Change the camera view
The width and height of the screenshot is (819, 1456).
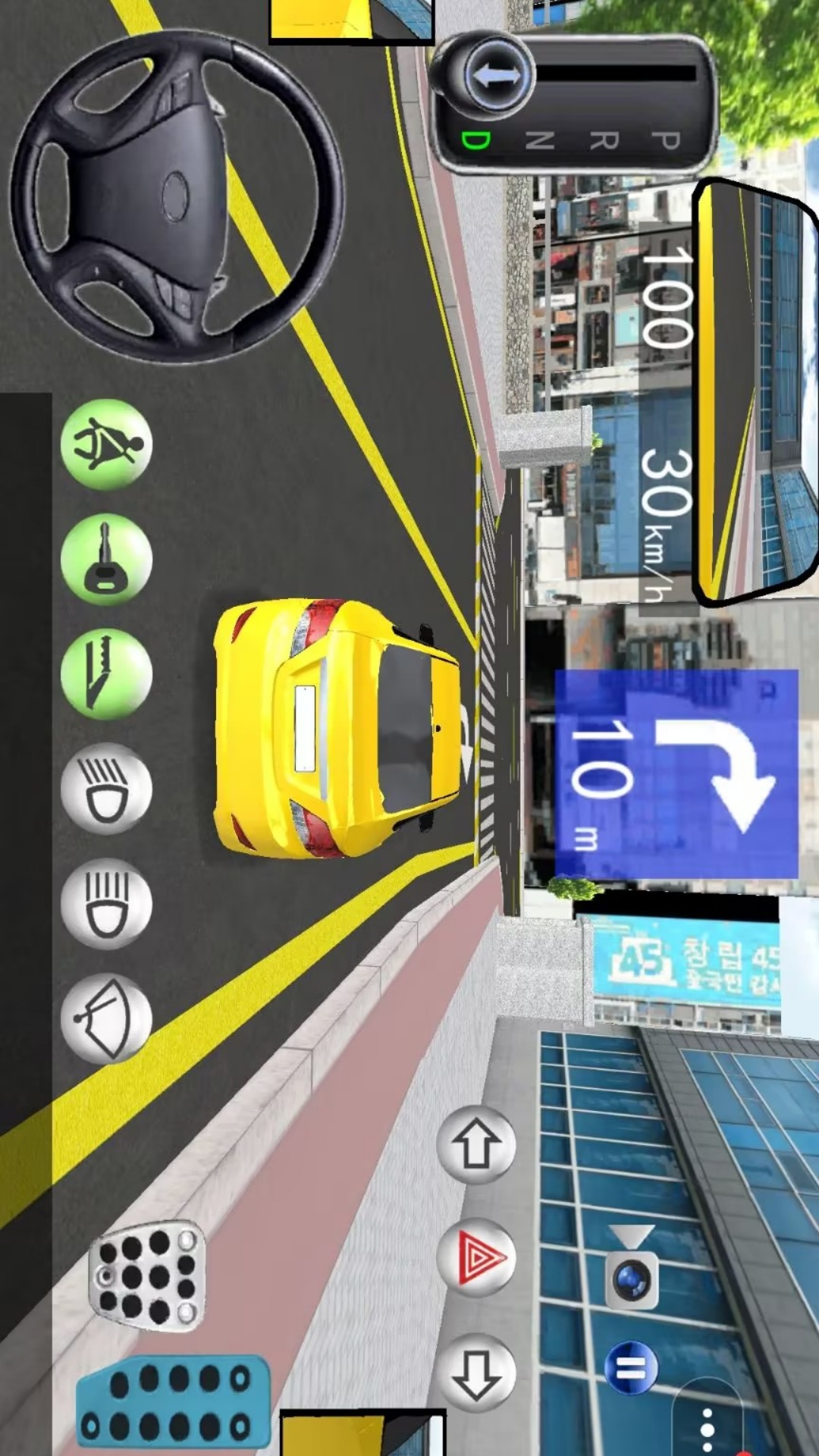click(x=632, y=1280)
